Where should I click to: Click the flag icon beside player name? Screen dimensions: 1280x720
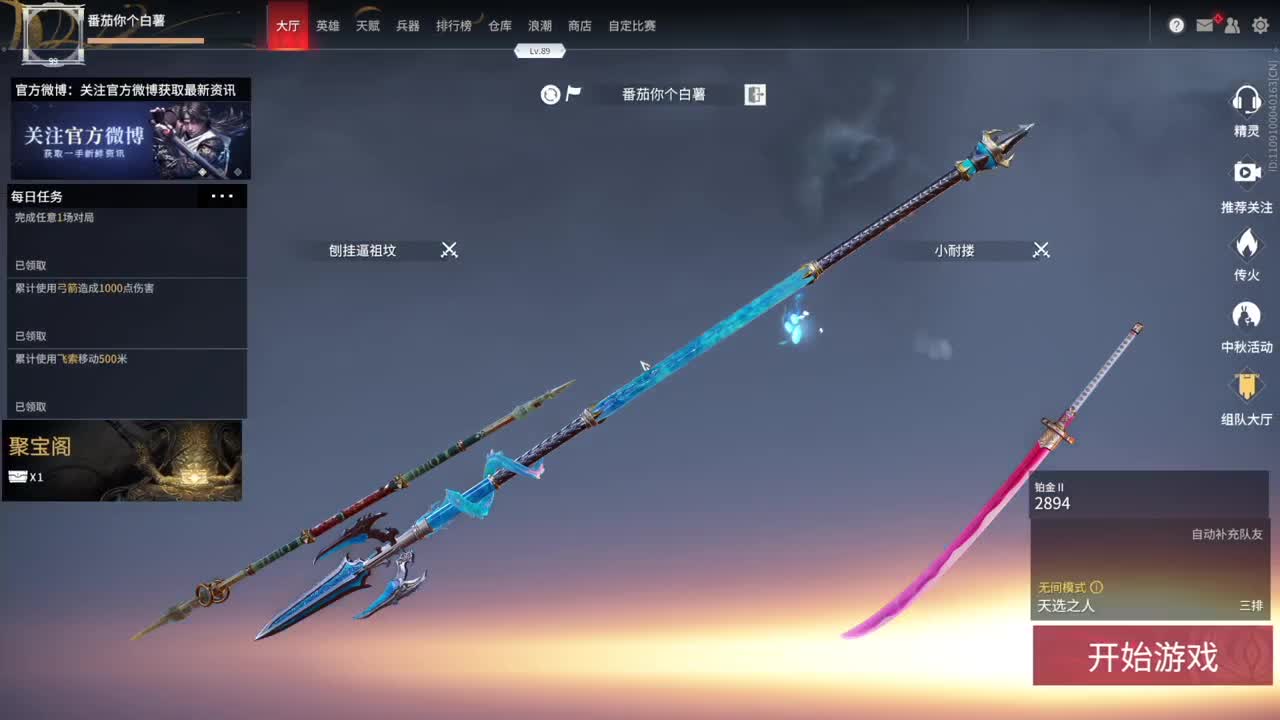click(573, 93)
